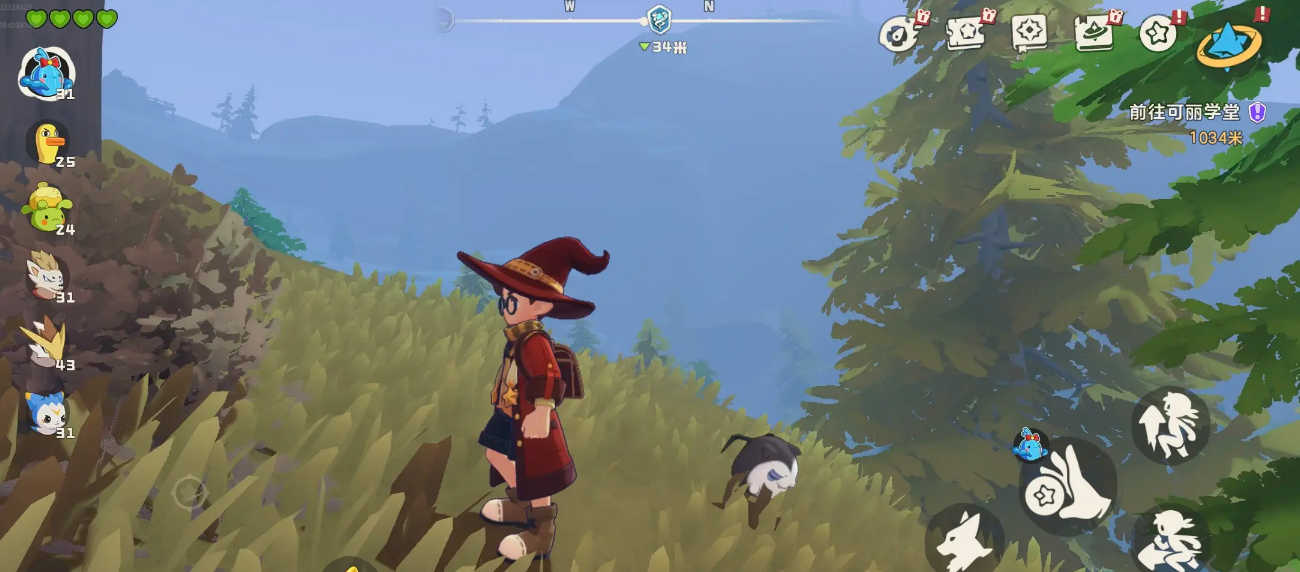The image size is (1300, 572).
Task: Open the compass book journal
Action: click(x=1029, y=33)
